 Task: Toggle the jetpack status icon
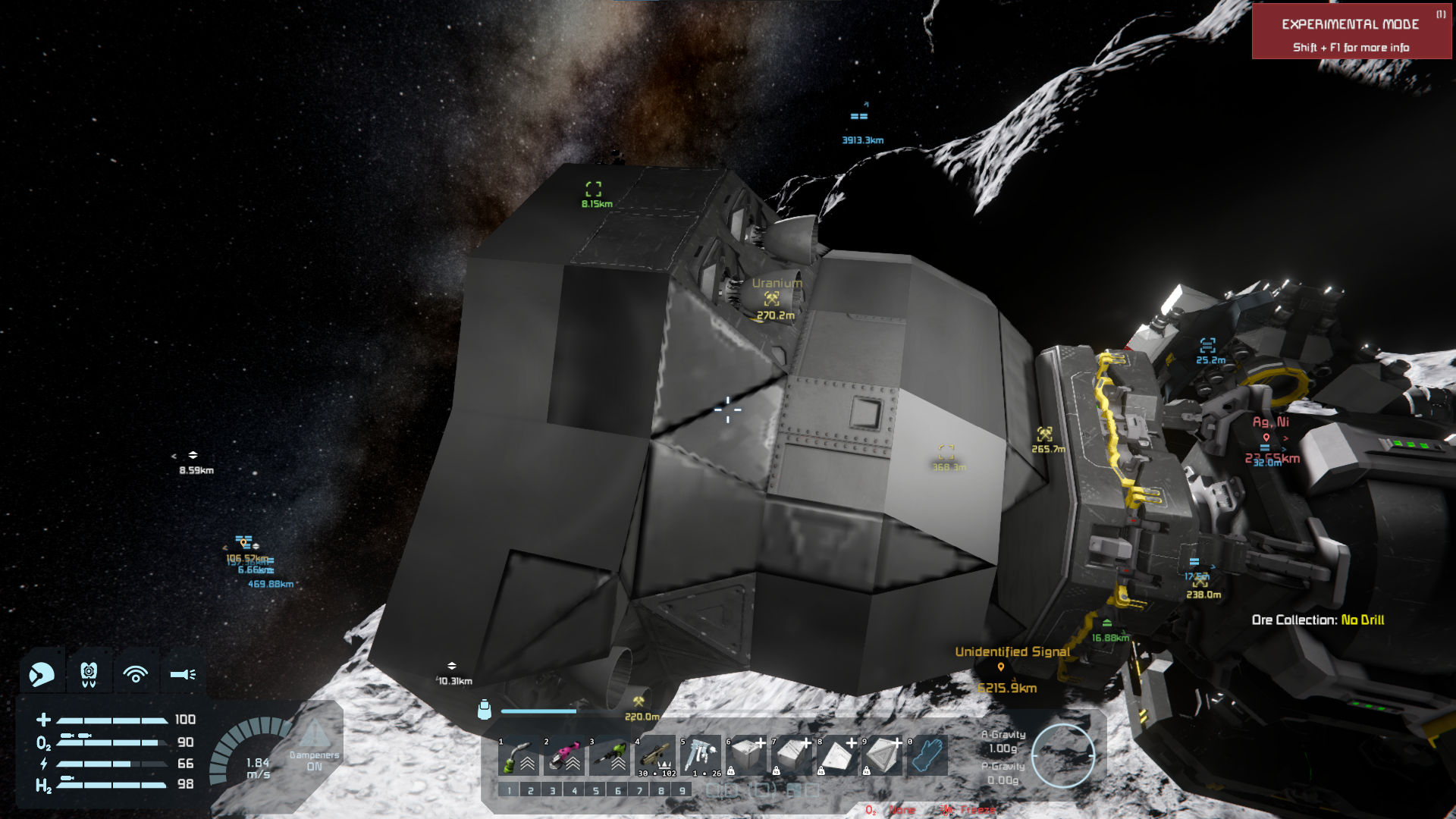(89, 673)
